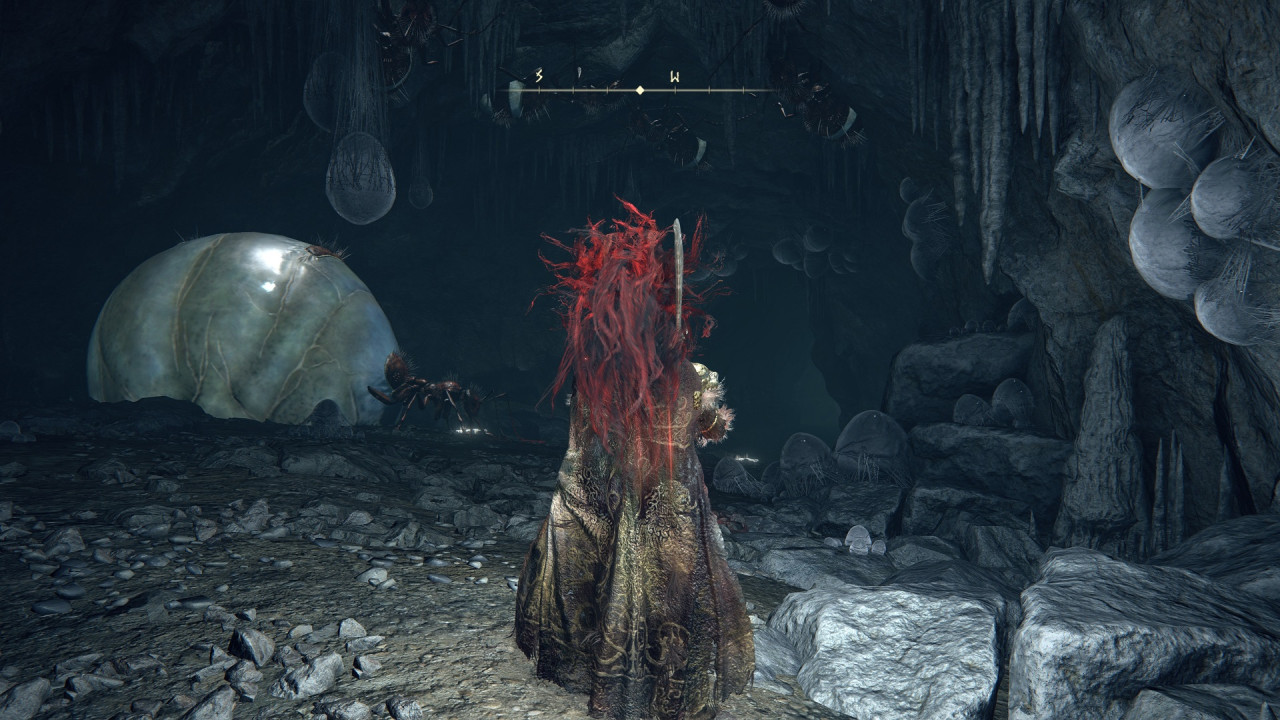Click the compass bar heading indicator

click(x=640, y=90)
